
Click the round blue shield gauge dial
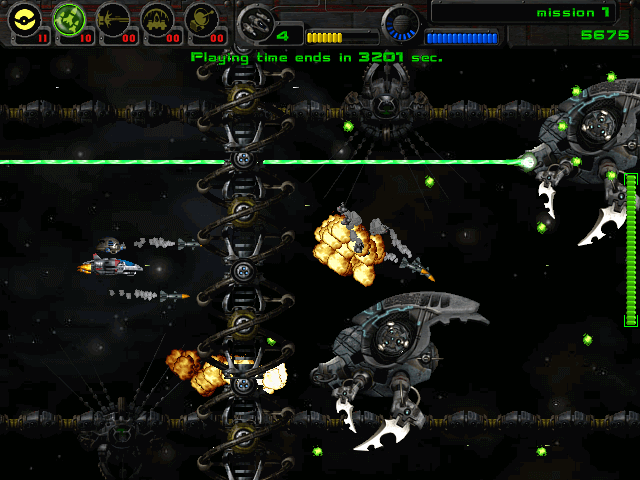pos(402,22)
